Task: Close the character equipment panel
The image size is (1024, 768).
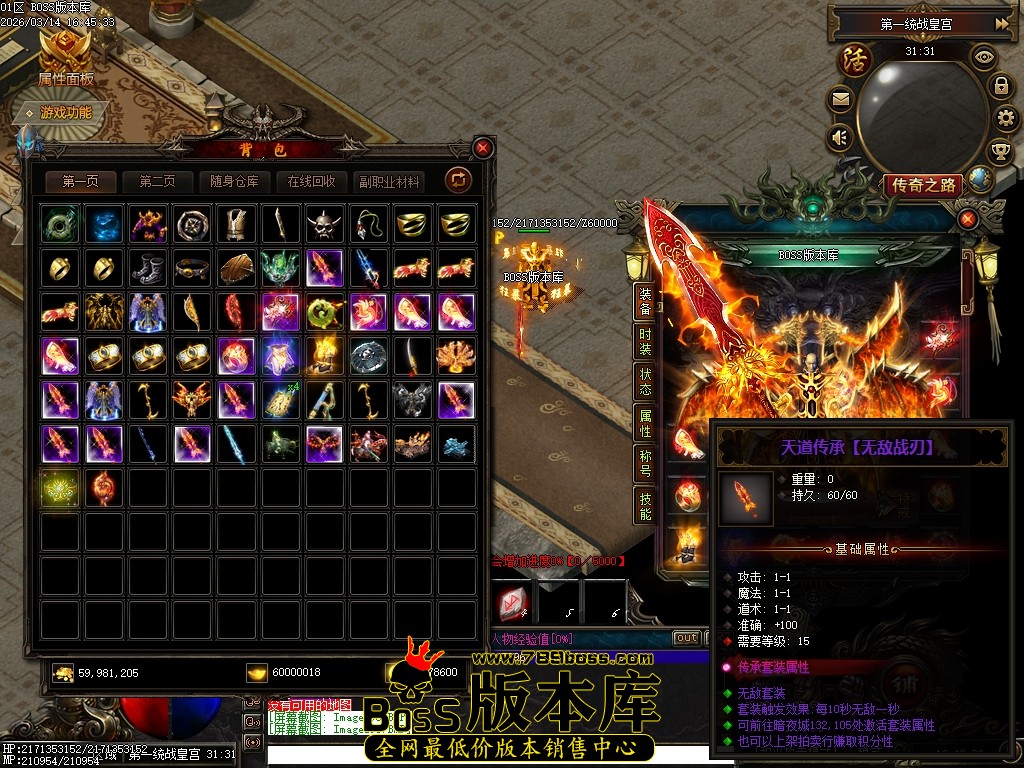Action: (x=967, y=219)
